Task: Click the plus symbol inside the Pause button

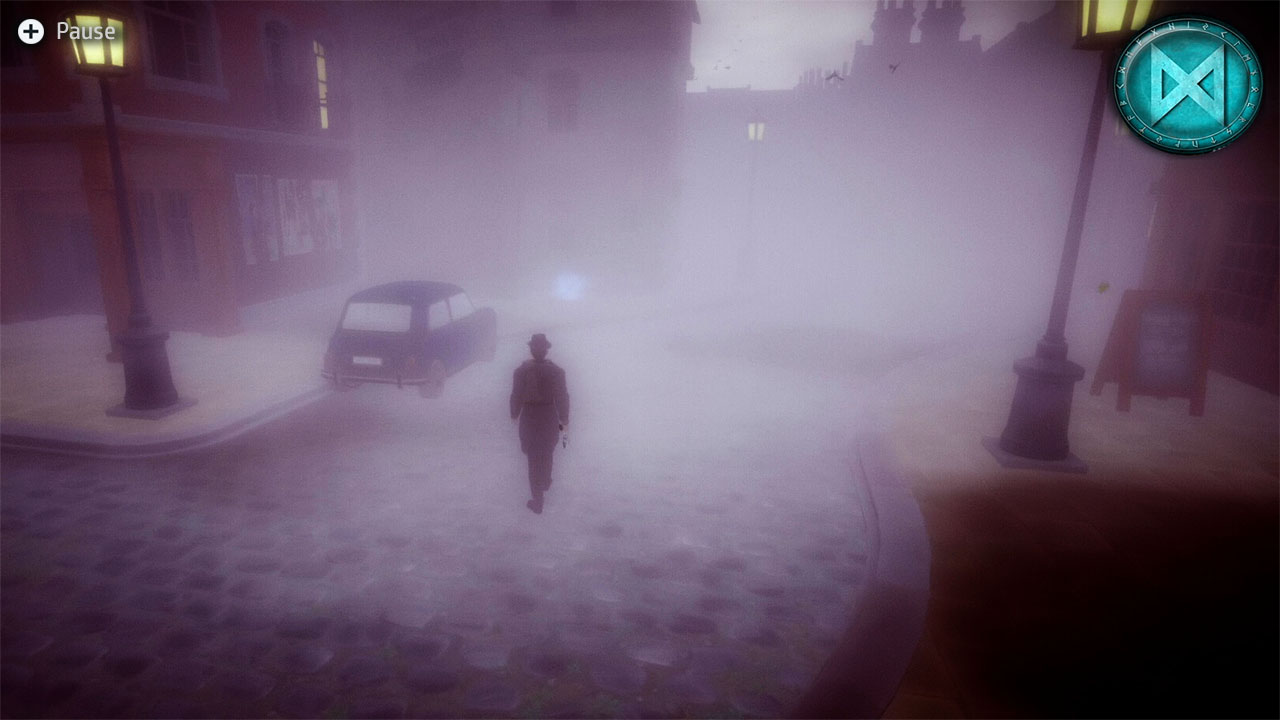Action: pos(30,30)
